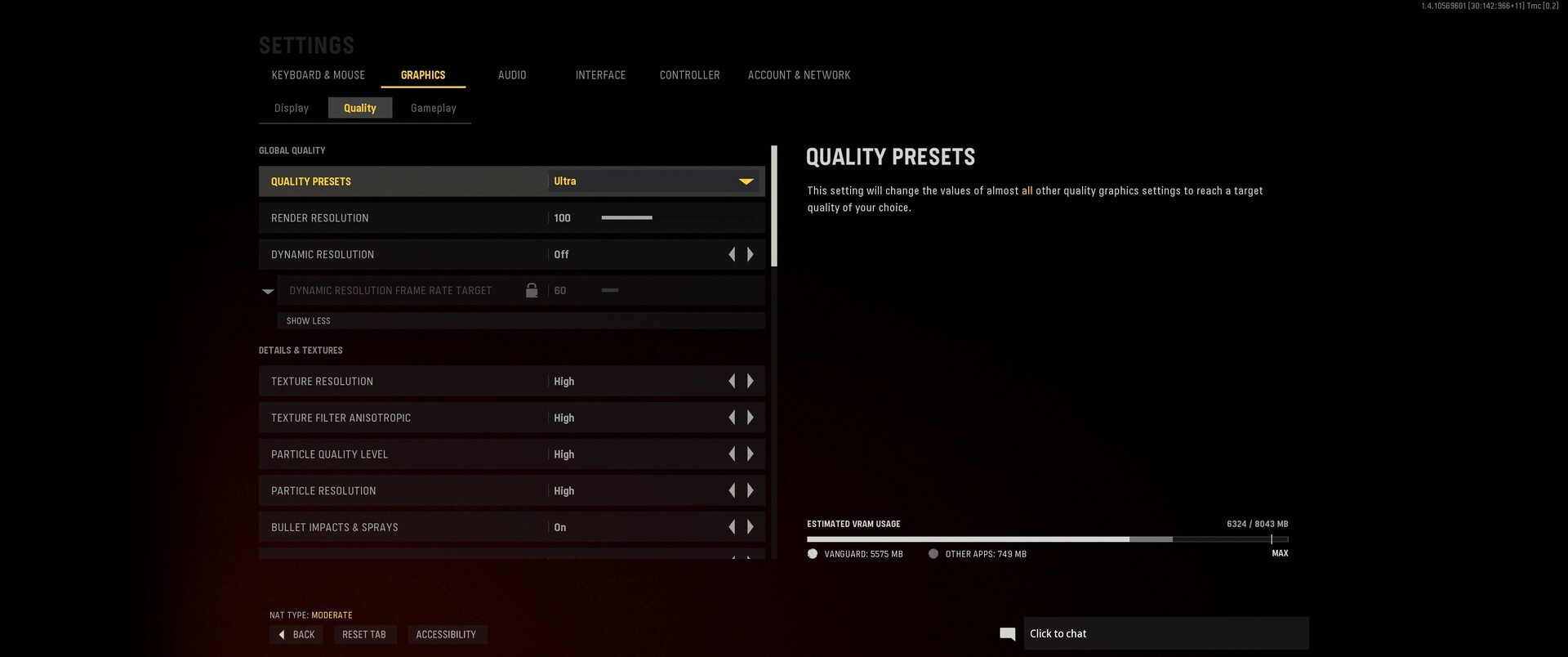
Task: Go back with the Back button
Action: [x=296, y=635]
